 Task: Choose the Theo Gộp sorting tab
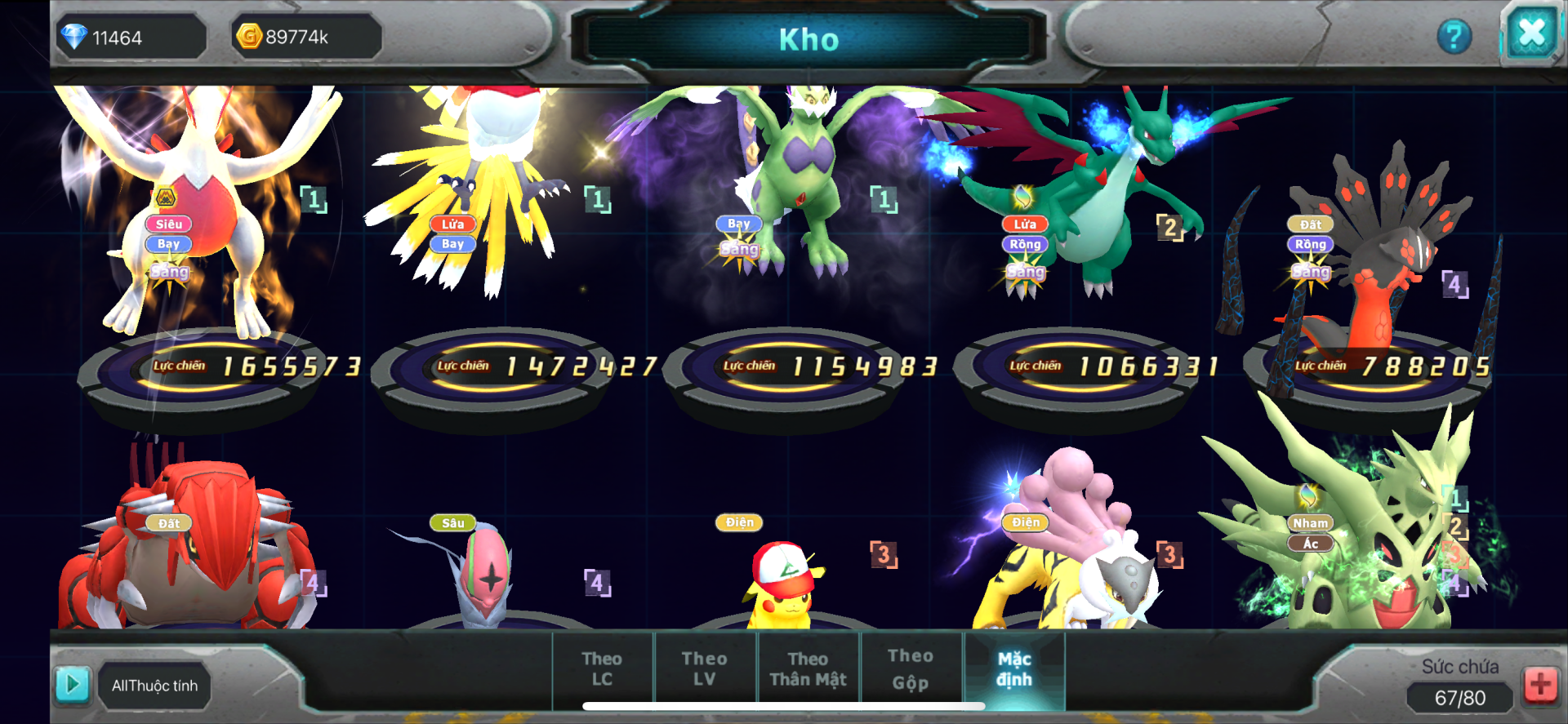(910, 668)
